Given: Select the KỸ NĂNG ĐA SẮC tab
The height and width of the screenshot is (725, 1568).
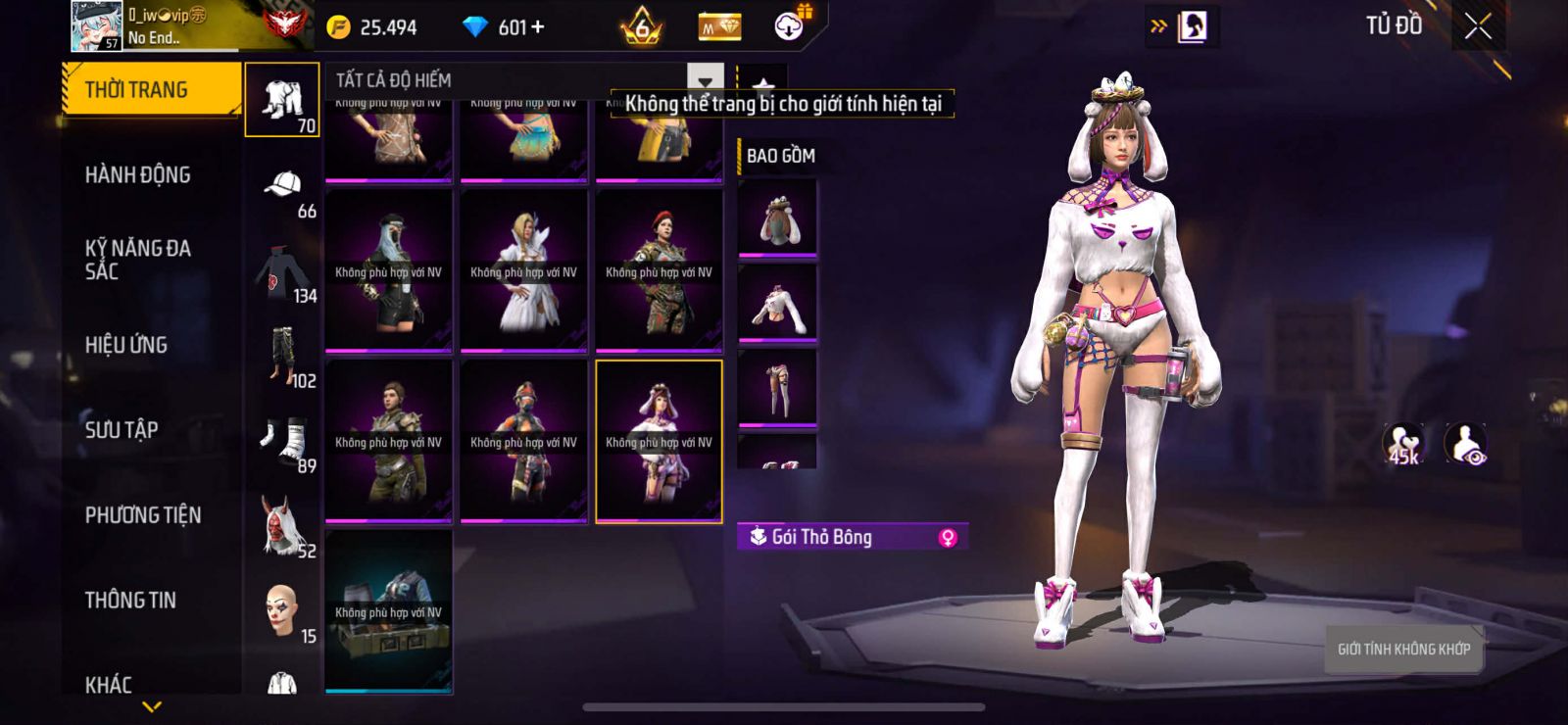Looking at the screenshot, I should point(138,260).
